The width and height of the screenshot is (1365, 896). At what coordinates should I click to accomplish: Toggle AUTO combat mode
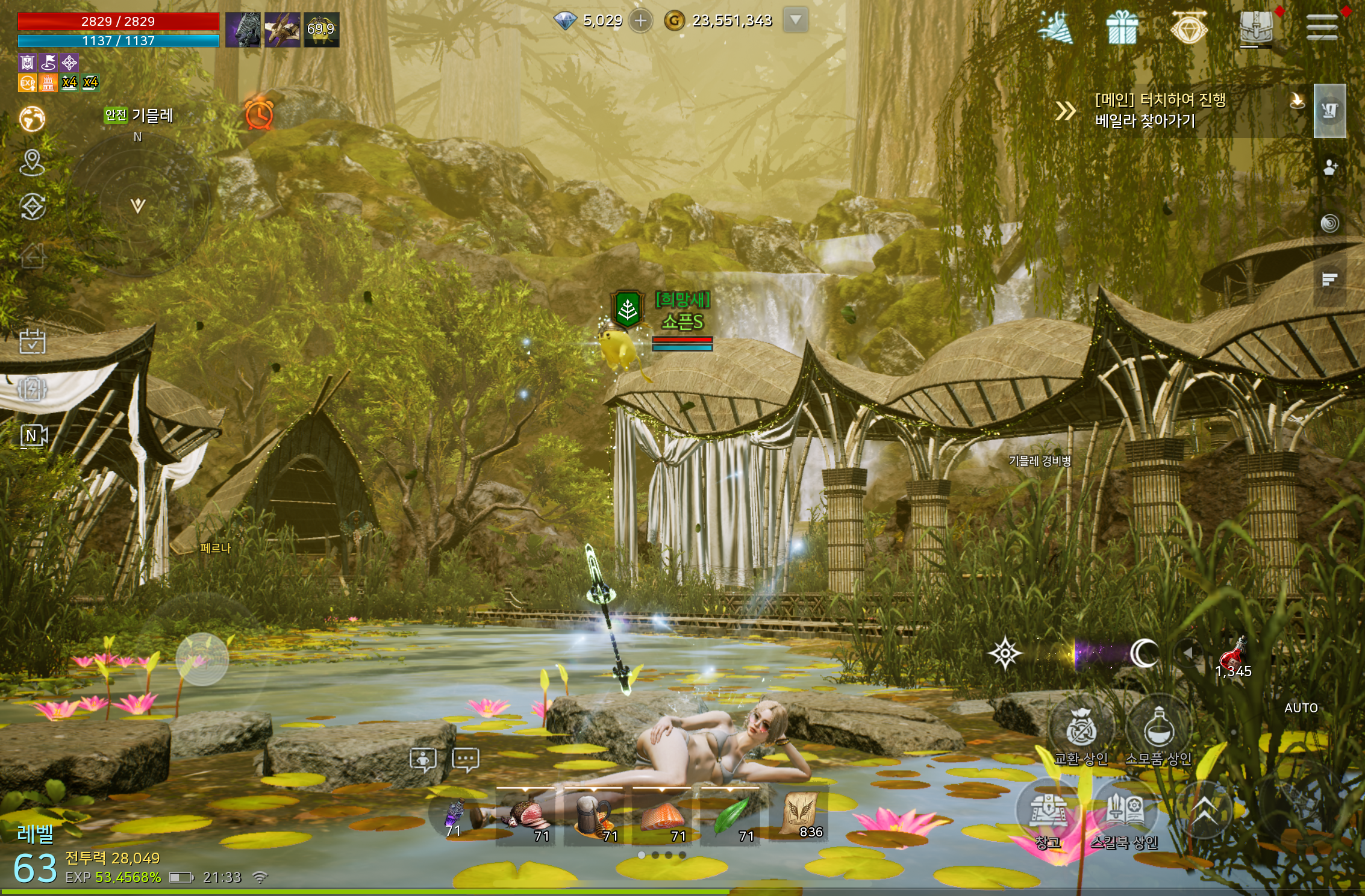point(1301,708)
